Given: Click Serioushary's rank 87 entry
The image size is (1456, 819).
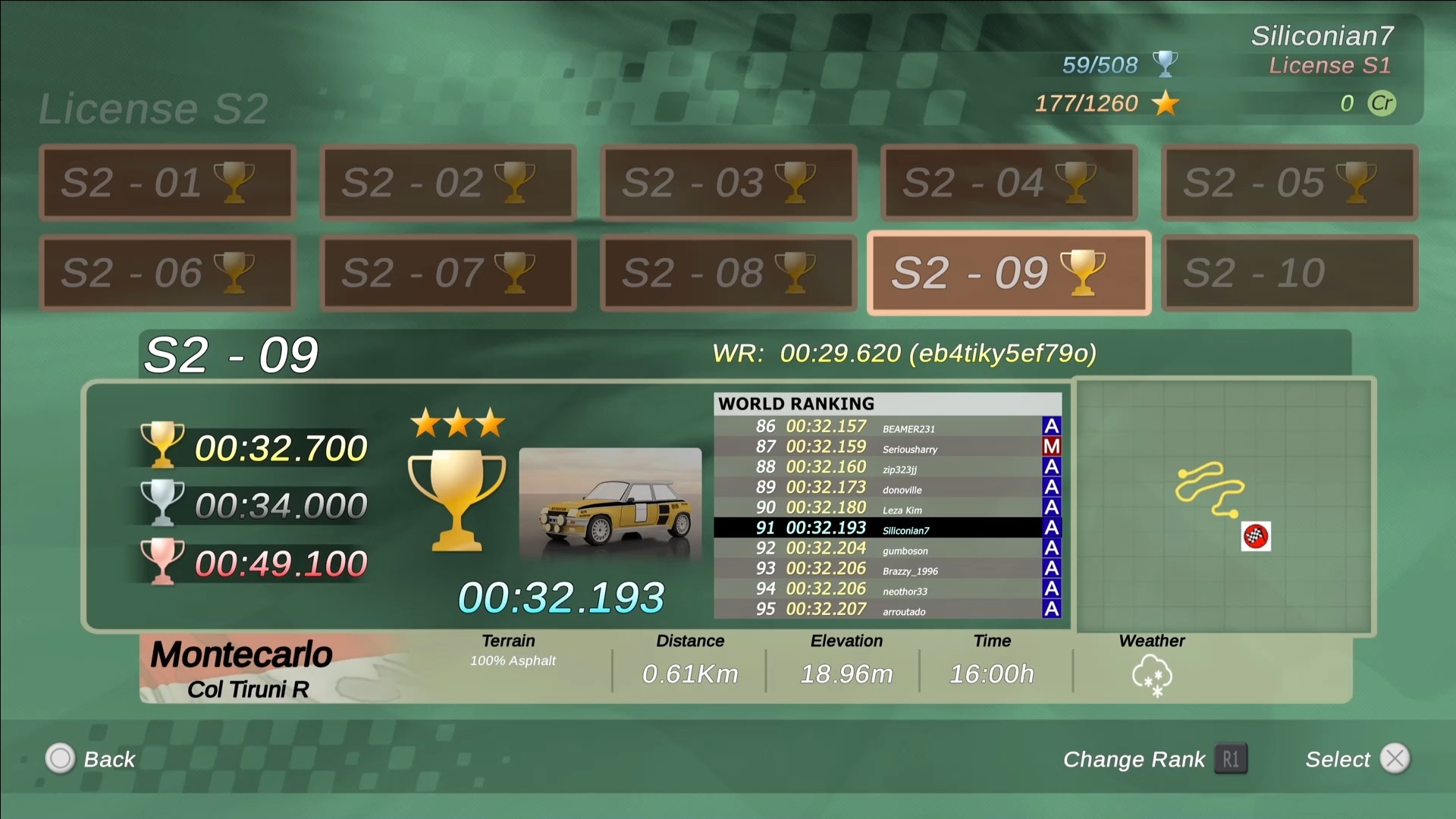Looking at the screenshot, I should coord(887,447).
